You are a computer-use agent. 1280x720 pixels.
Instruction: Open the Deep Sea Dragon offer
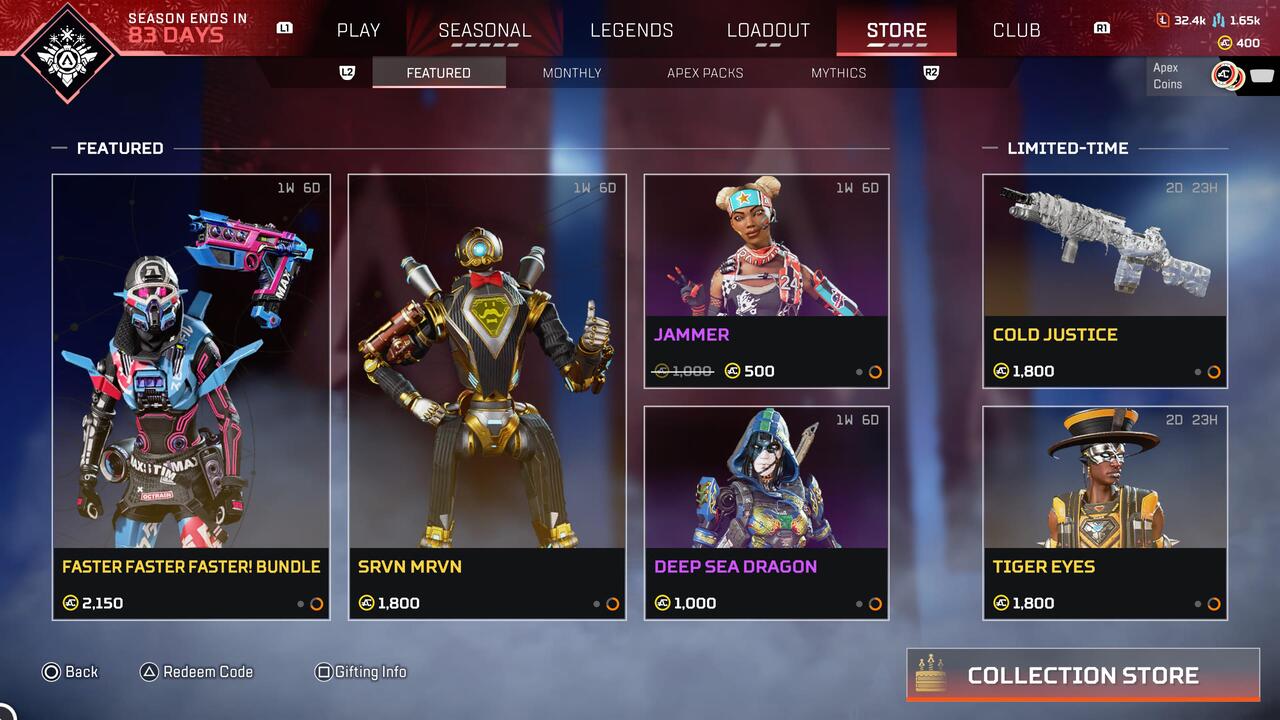coord(766,512)
